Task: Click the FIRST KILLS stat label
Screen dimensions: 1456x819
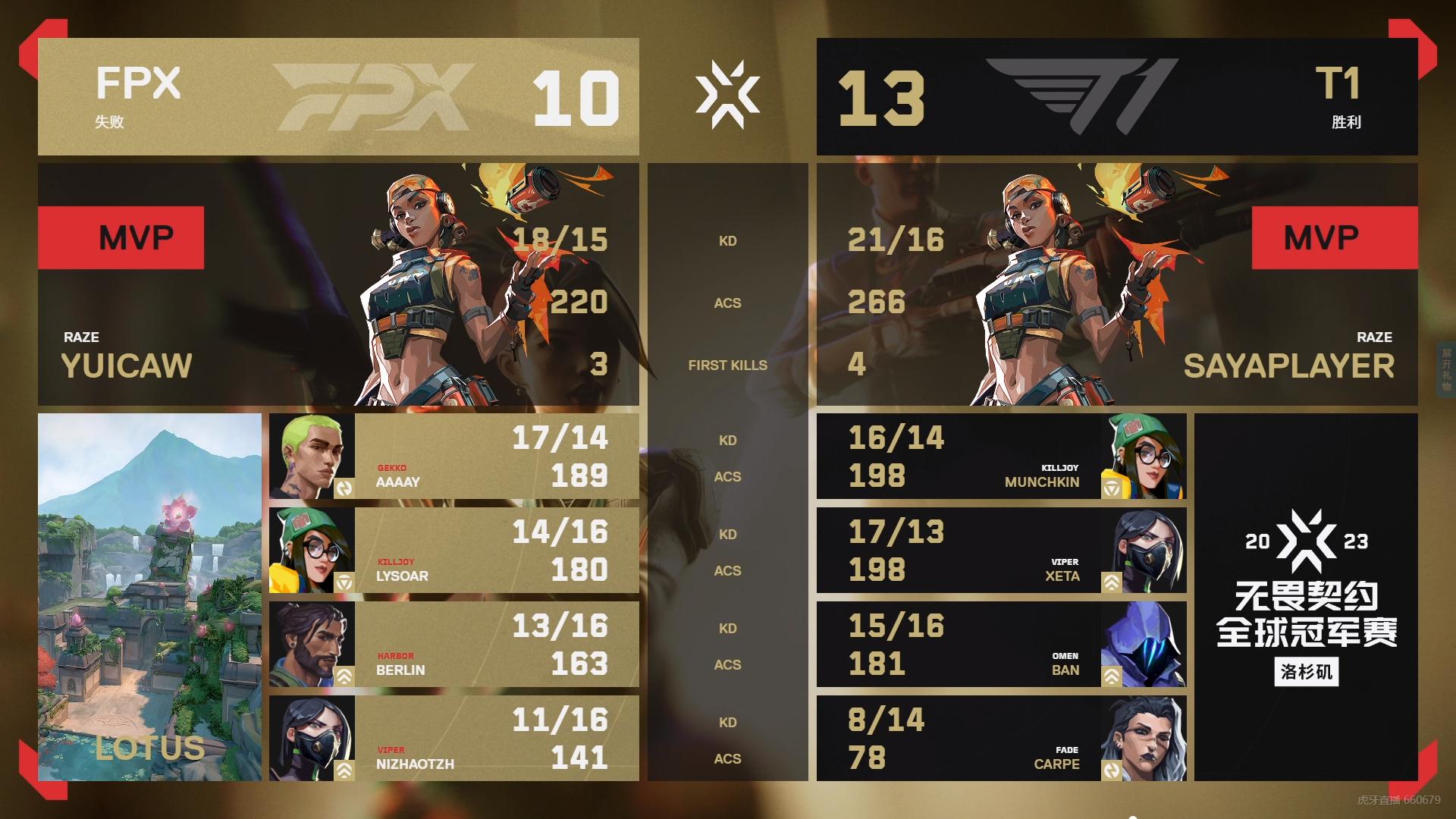Action: tap(727, 365)
